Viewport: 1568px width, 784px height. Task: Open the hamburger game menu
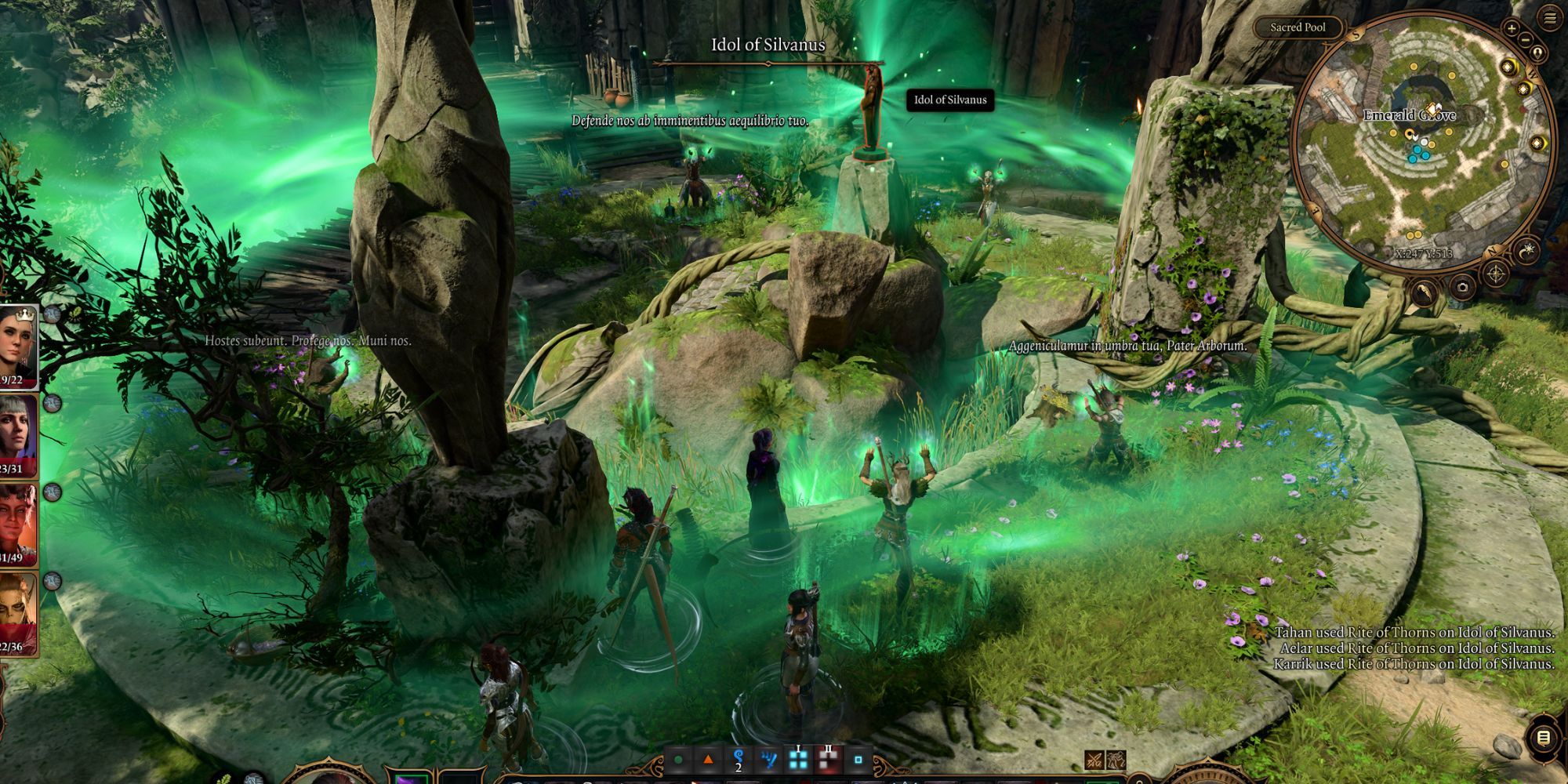pos(1550,19)
